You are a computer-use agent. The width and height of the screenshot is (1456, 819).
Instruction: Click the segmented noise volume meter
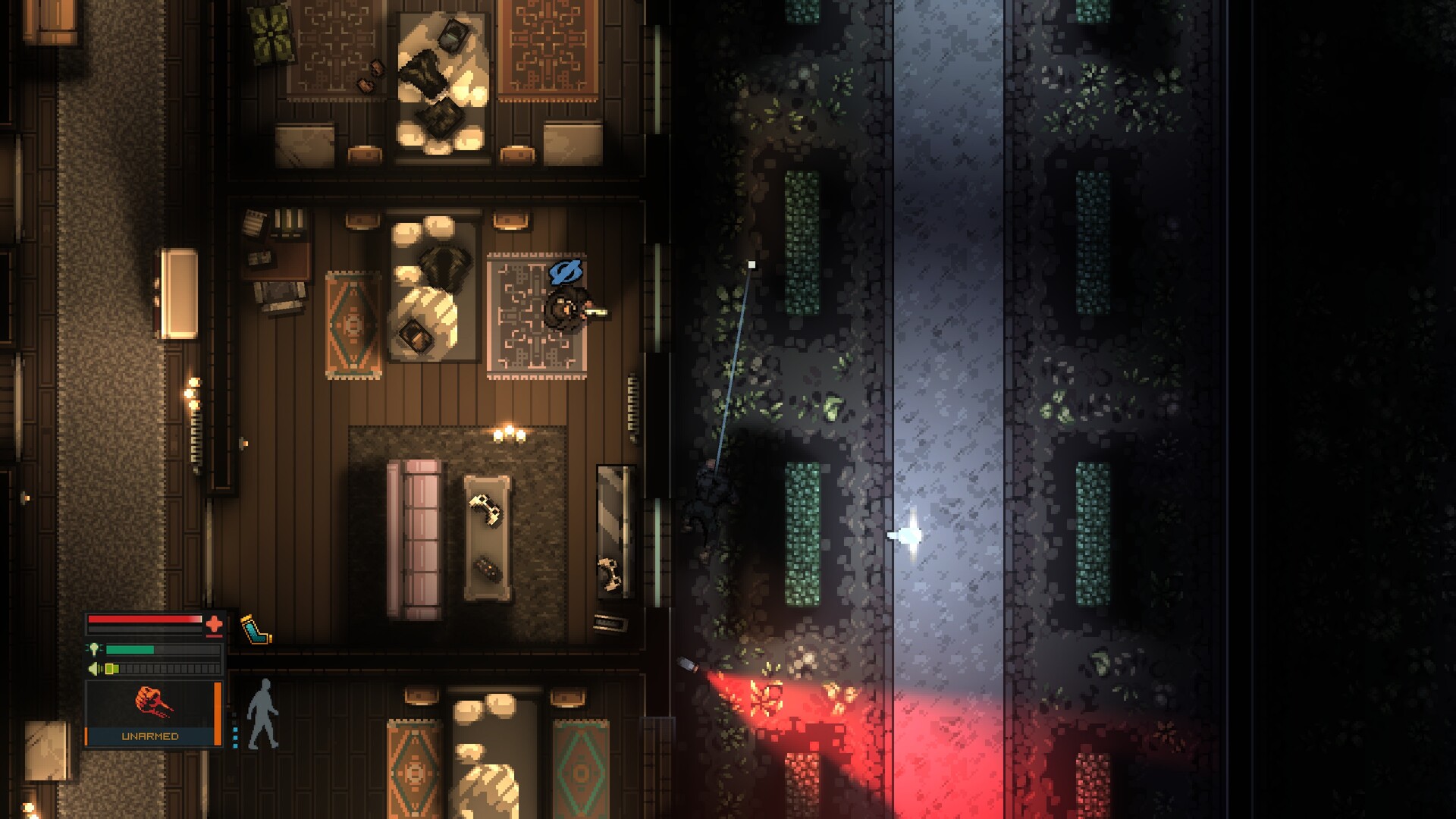coord(161,667)
